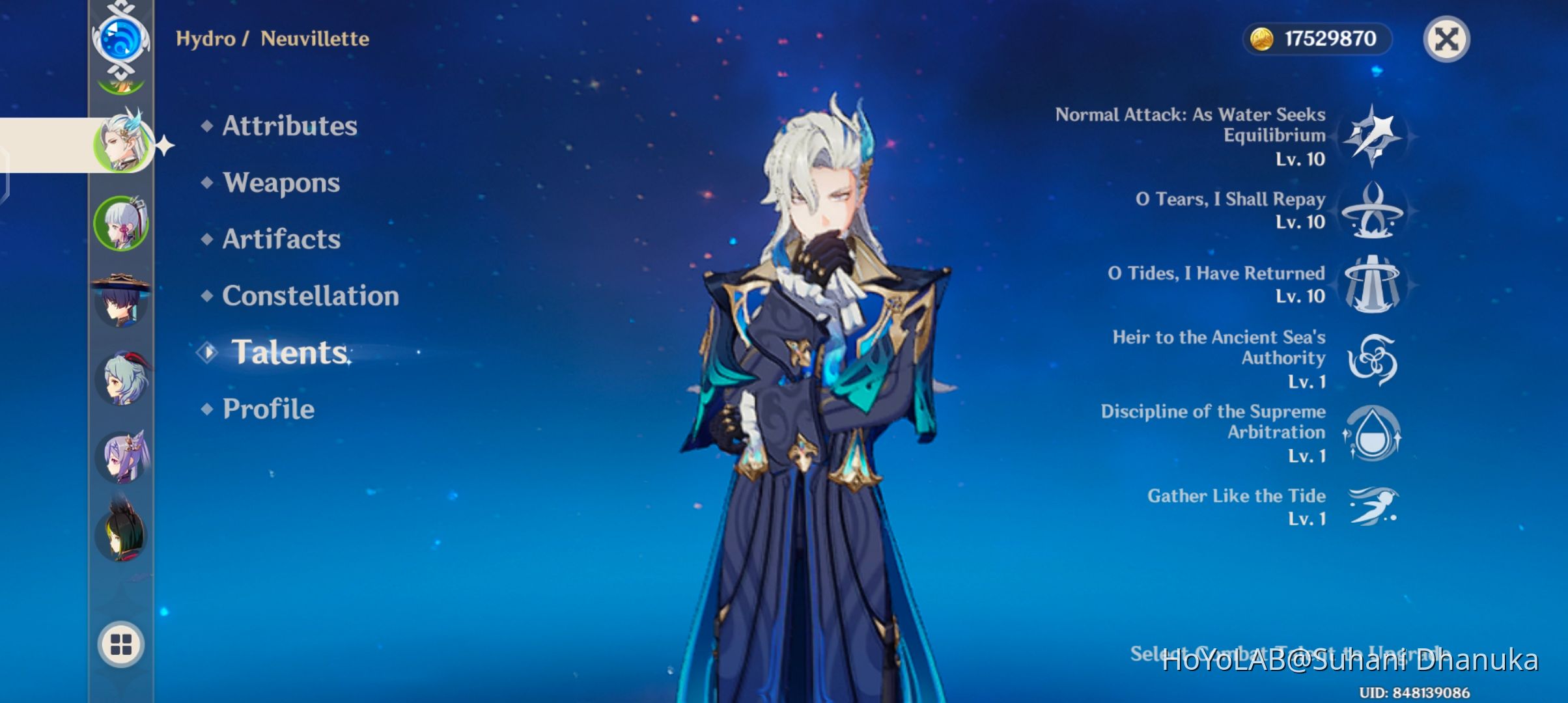Navigate to the Artifacts section
Screen dimensions: 1568x703
point(280,240)
